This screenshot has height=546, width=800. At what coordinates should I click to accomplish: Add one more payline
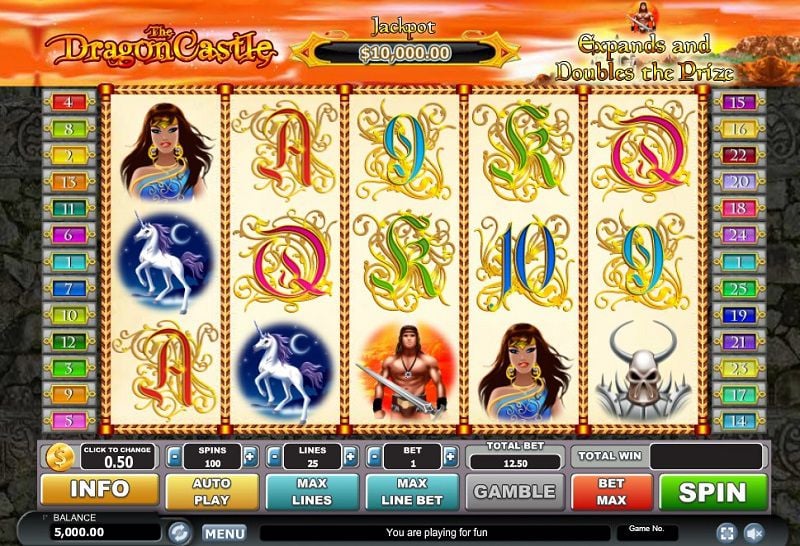(349, 457)
